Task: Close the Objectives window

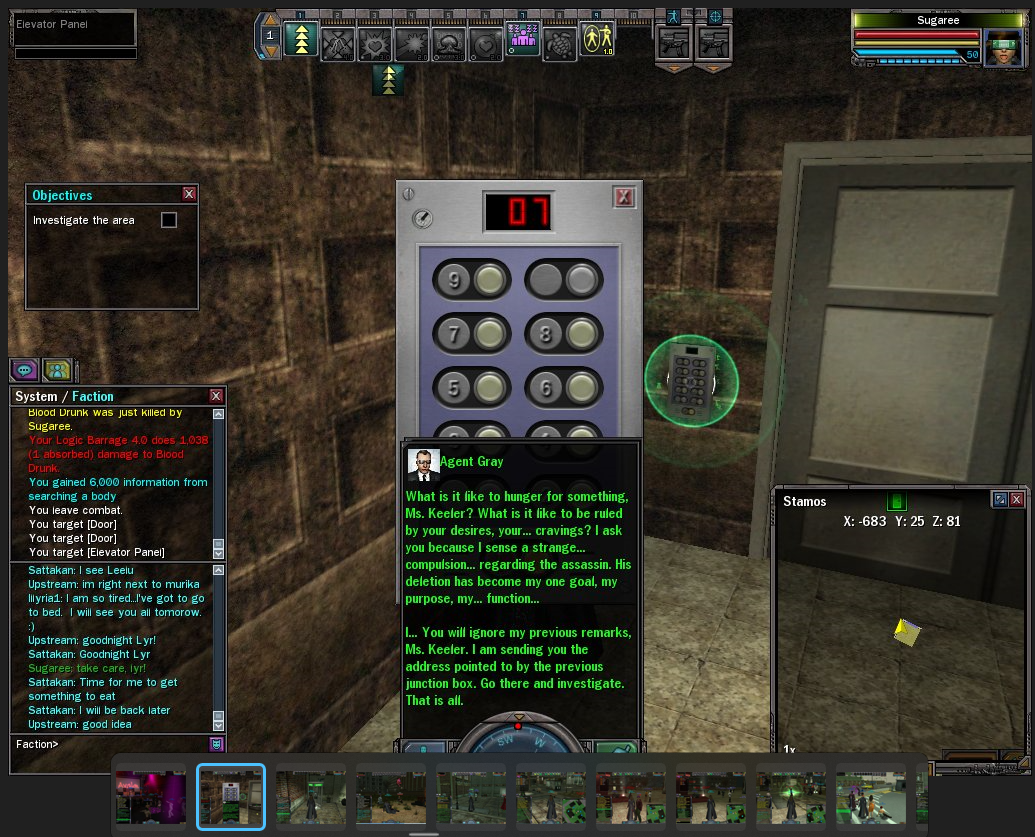Action: (189, 195)
